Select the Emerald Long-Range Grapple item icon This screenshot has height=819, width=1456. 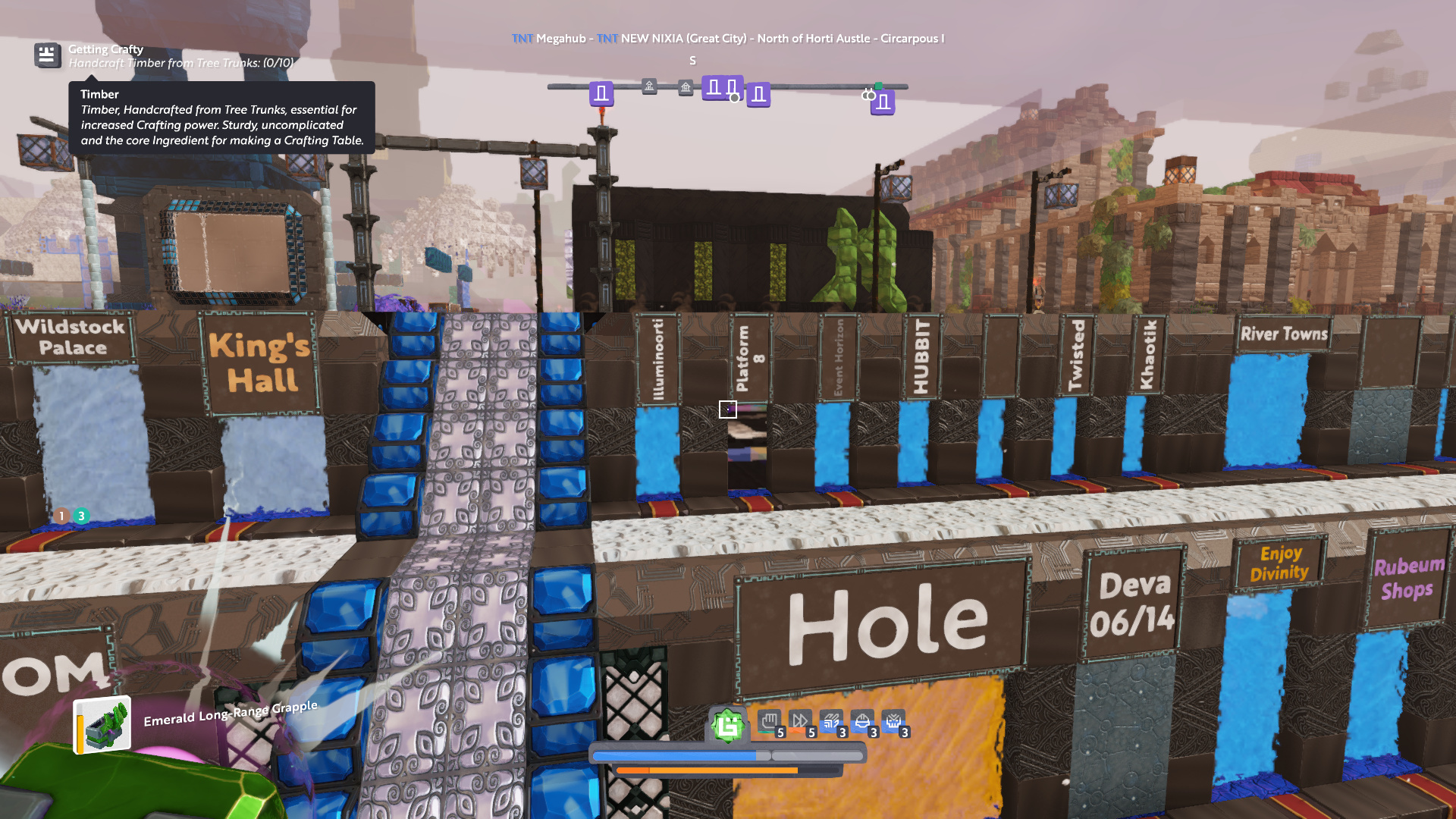(x=102, y=725)
